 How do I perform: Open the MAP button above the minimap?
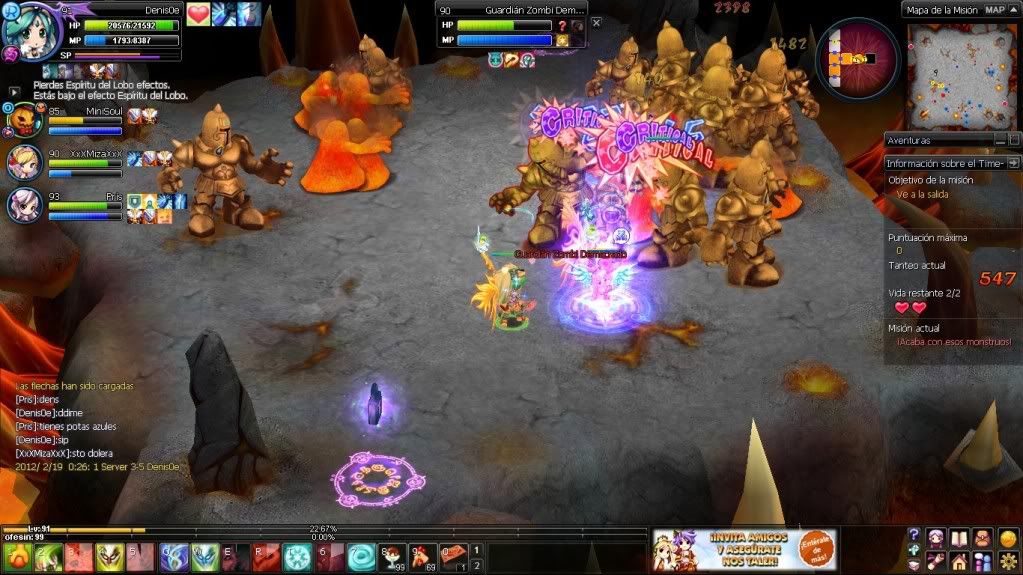(x=995, y=9)
